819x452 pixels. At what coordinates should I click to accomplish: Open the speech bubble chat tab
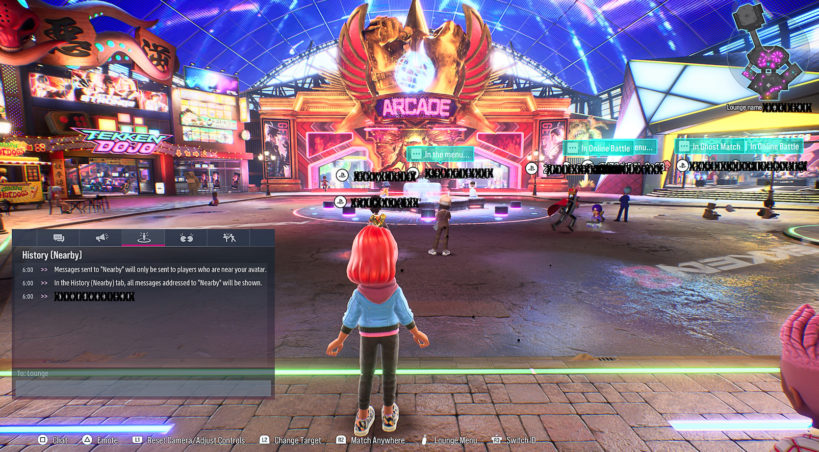point(59,238)
